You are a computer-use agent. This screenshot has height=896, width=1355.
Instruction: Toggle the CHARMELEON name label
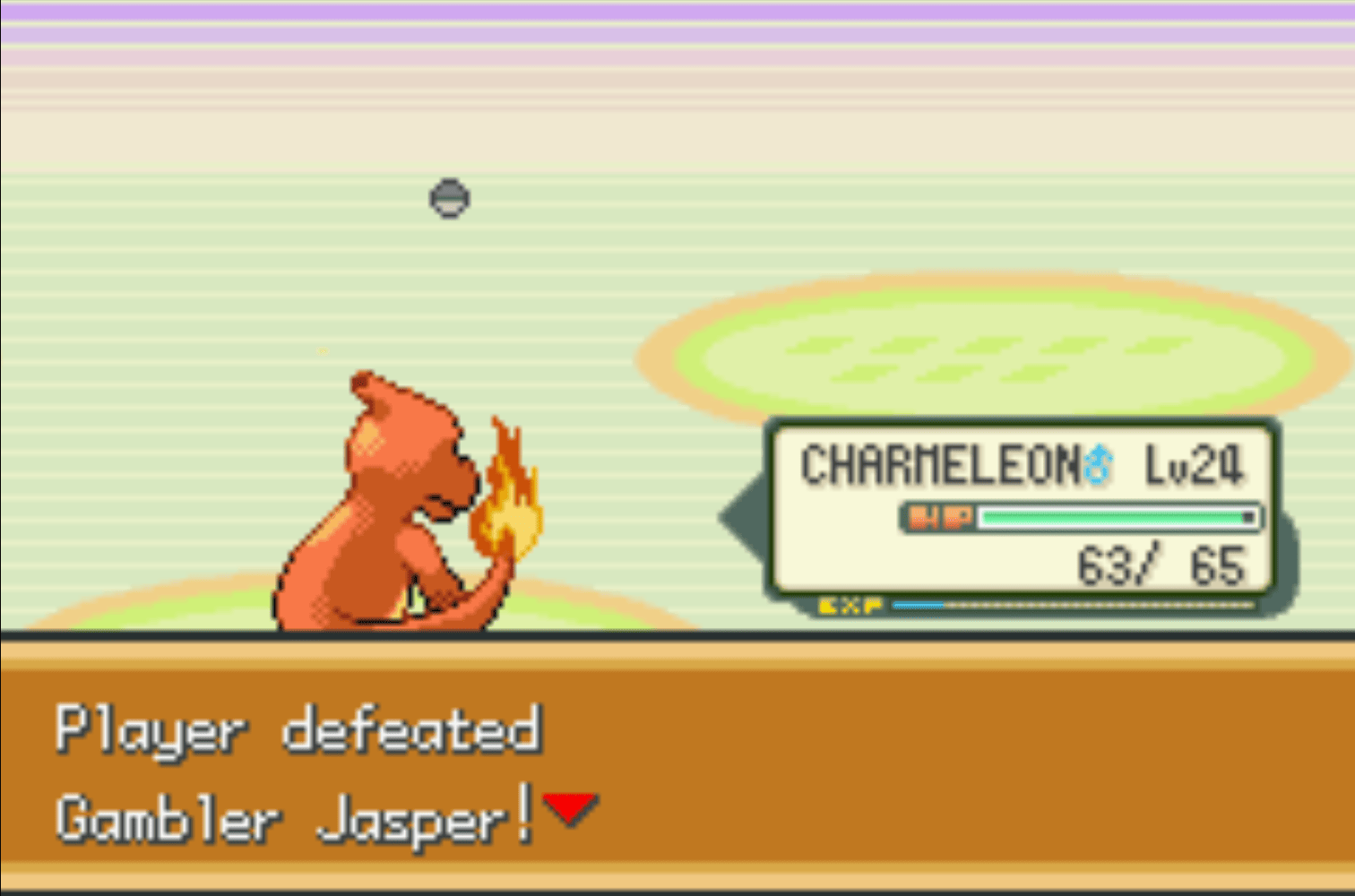tap(941, 464)
